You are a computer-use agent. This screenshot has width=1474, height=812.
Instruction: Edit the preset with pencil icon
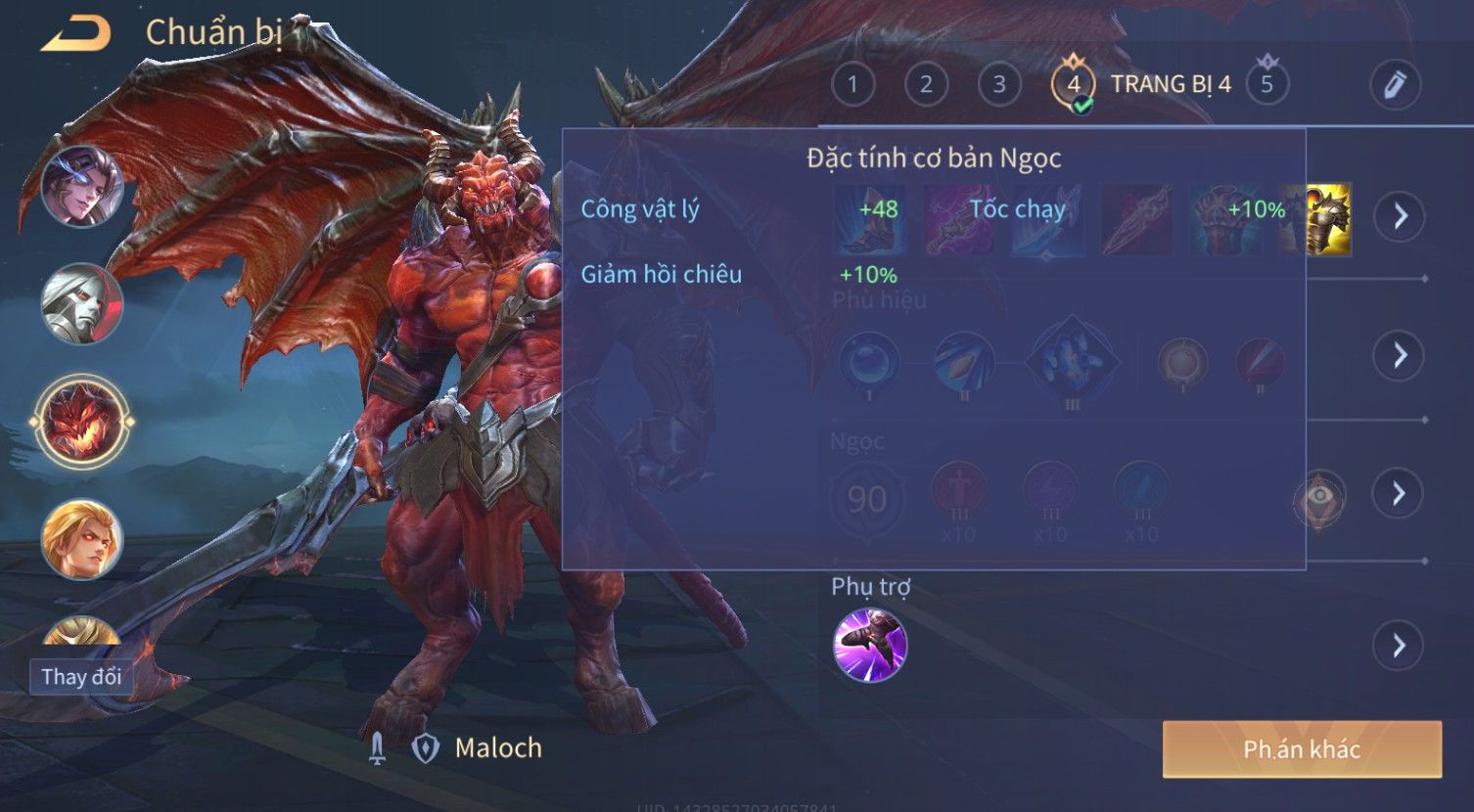[1395, 84]
